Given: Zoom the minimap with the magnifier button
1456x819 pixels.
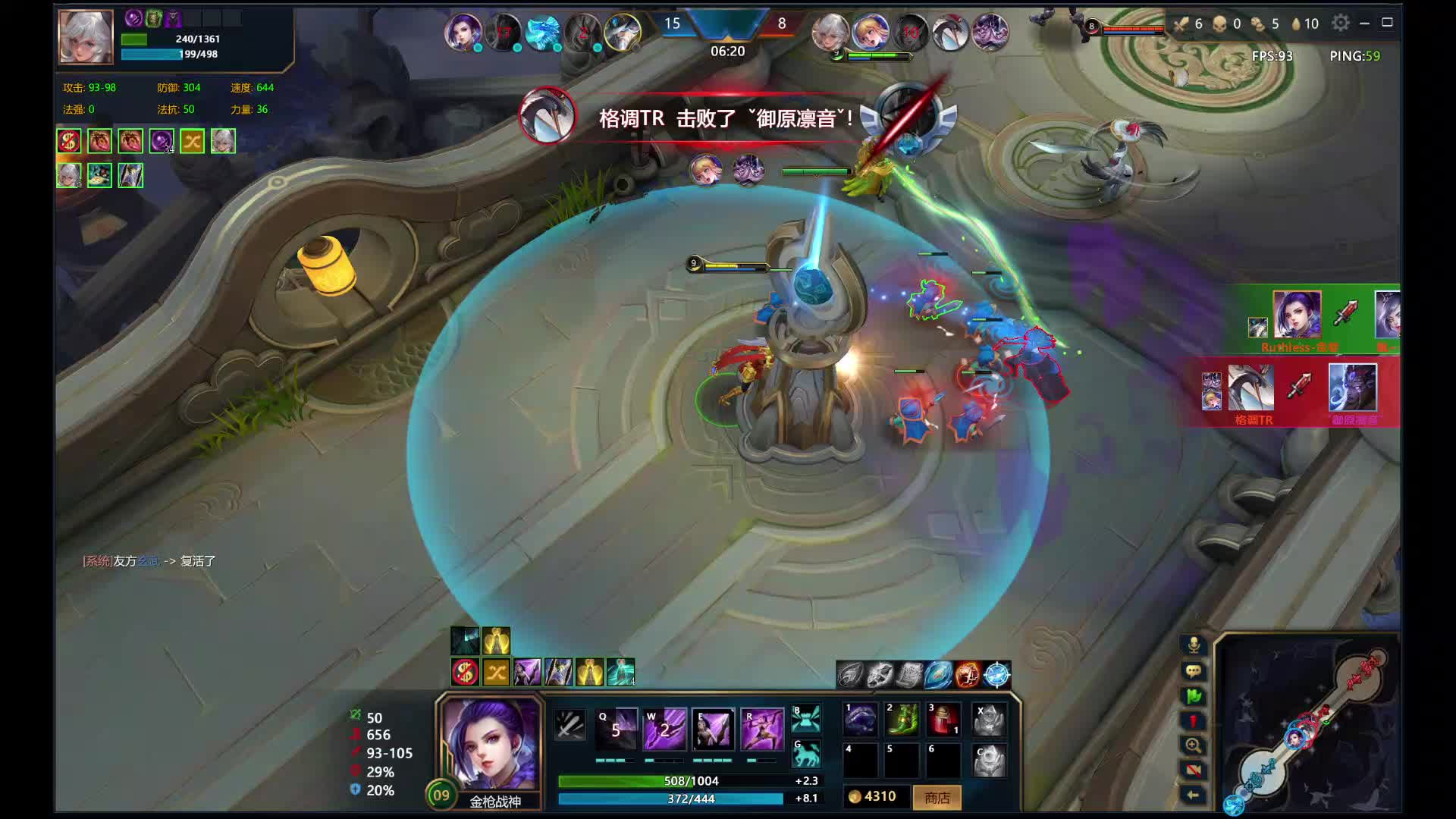Looking at the screenshot, I should (x=1193, y=745).
